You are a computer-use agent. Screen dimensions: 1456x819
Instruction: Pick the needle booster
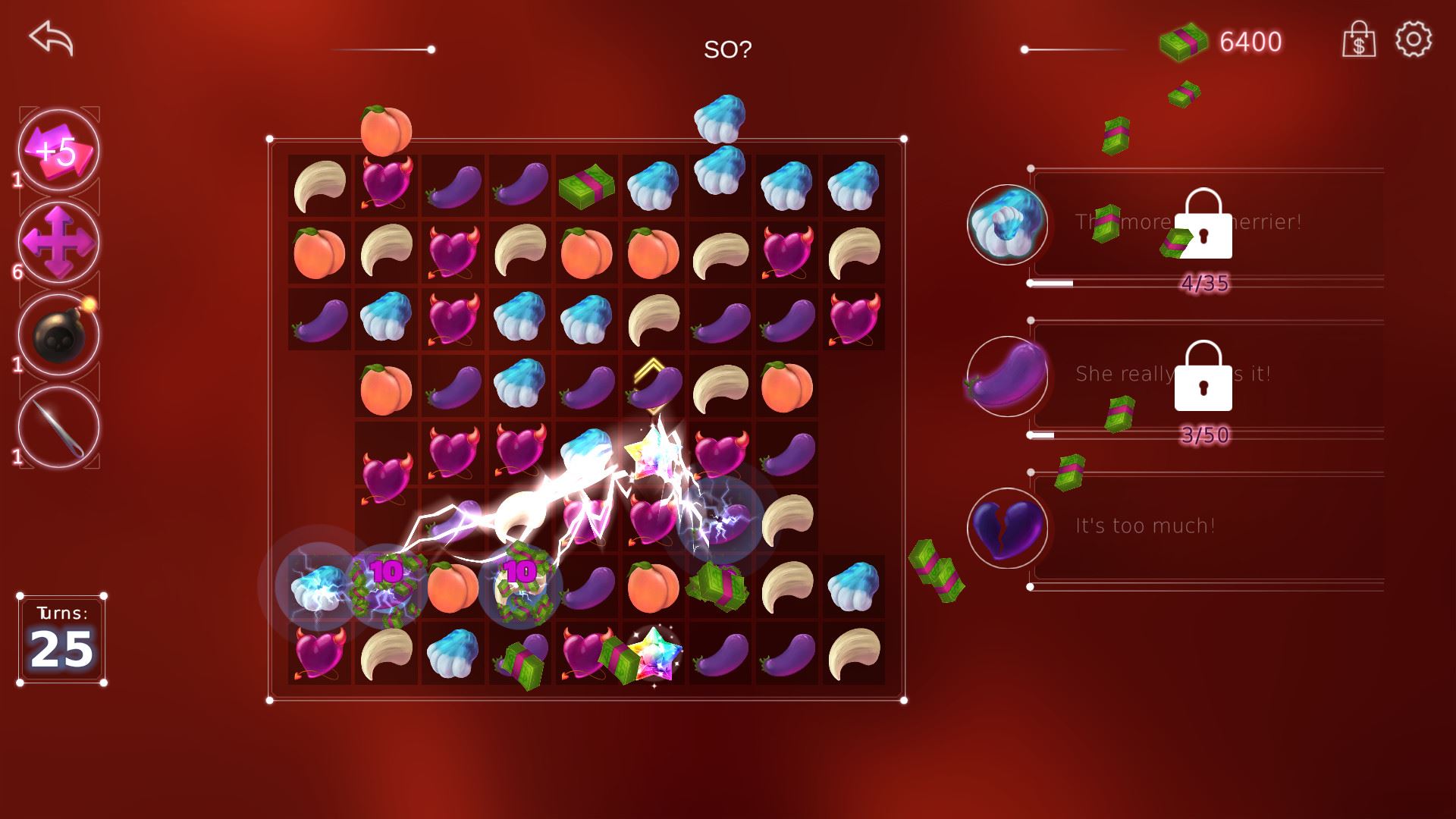[x=58, y=428]
